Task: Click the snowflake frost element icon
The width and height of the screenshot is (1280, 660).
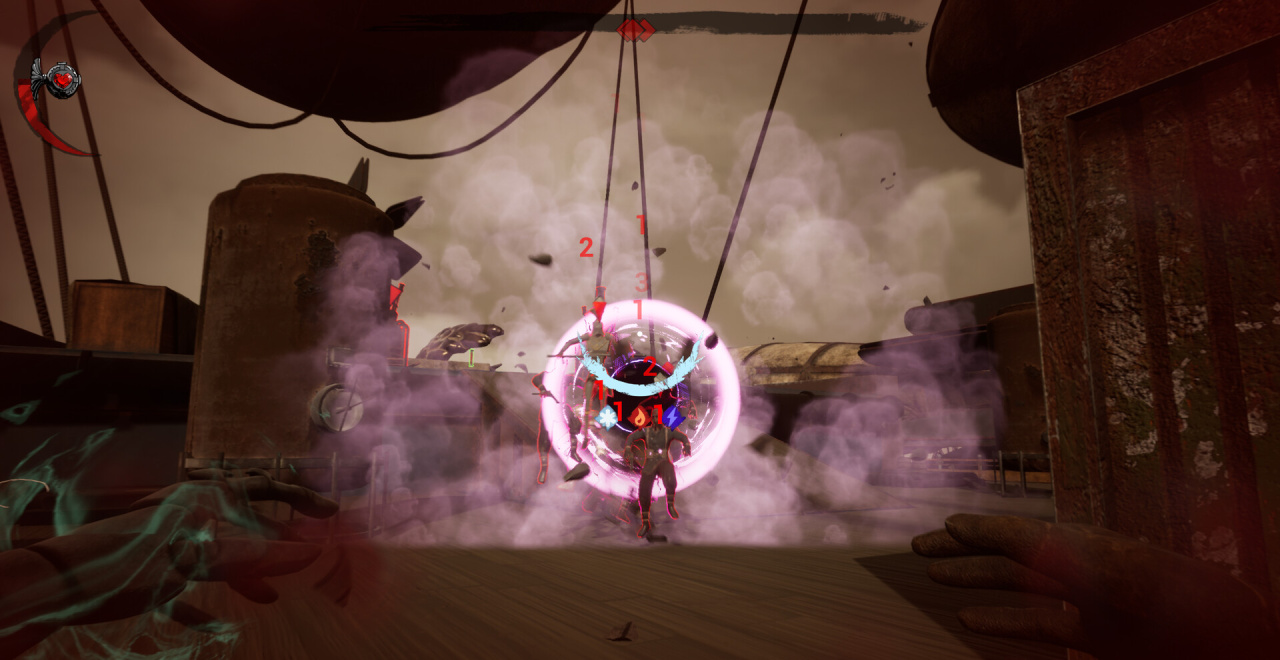Action: (607, 416)
